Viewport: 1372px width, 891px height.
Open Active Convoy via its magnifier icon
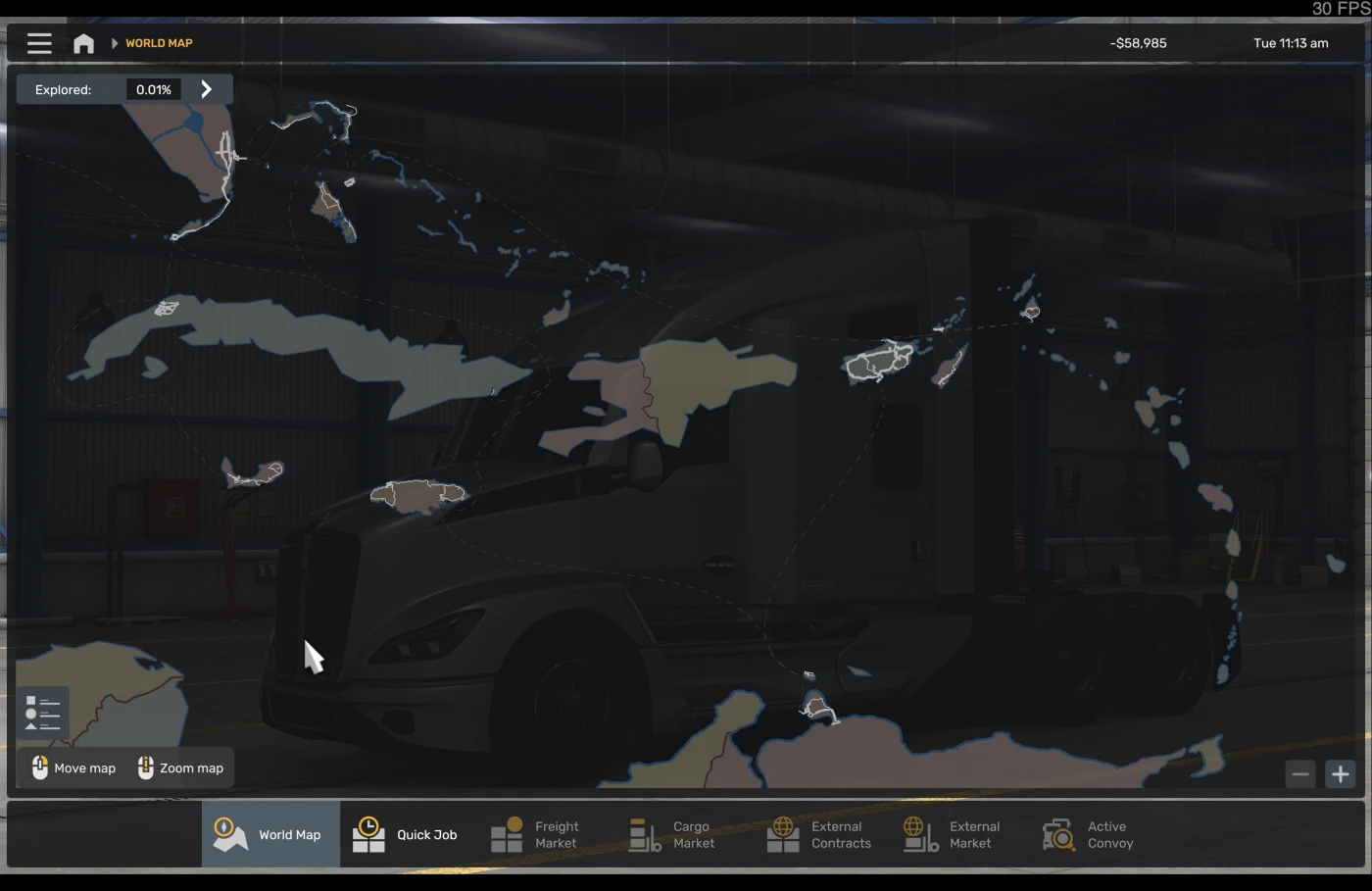(1058, 833)
